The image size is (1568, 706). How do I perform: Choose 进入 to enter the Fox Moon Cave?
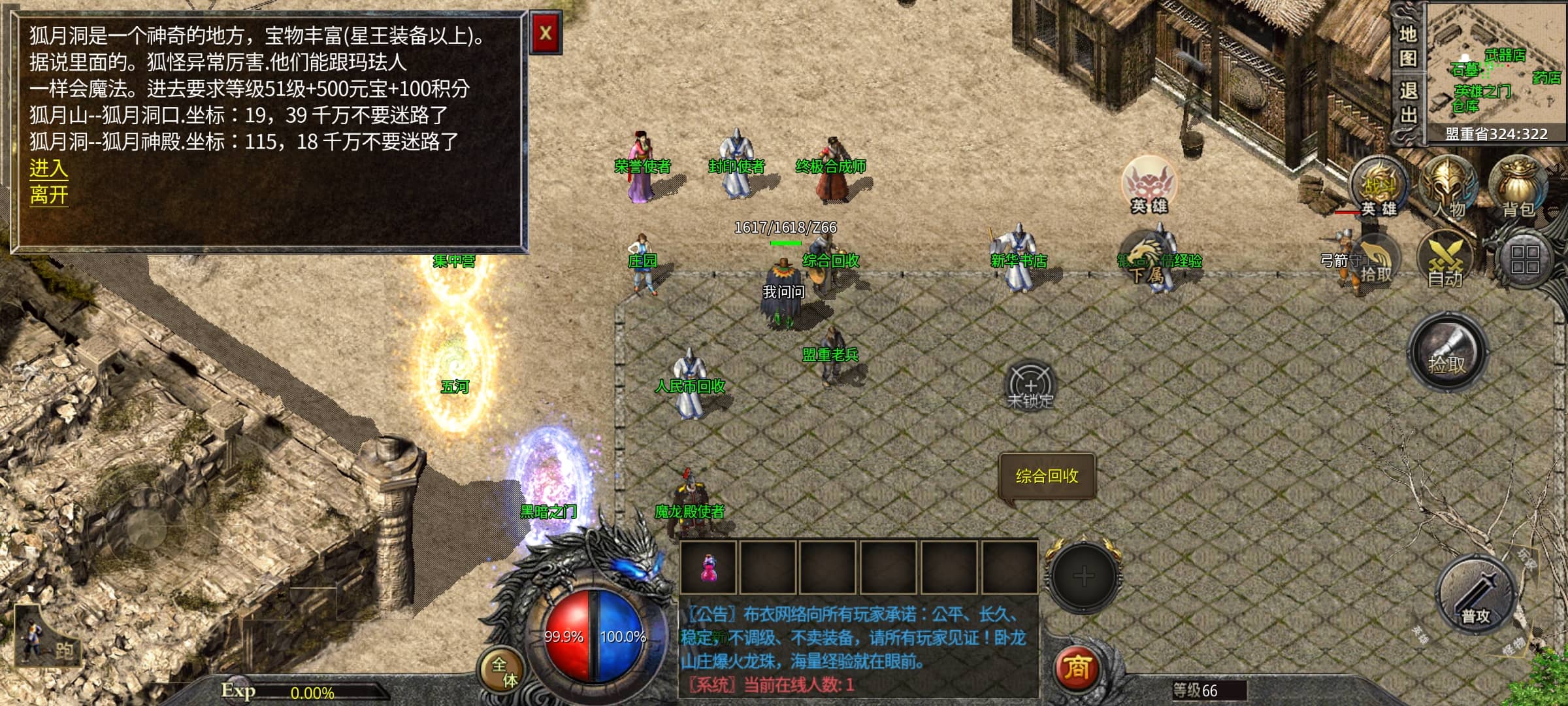coord(48,169)
